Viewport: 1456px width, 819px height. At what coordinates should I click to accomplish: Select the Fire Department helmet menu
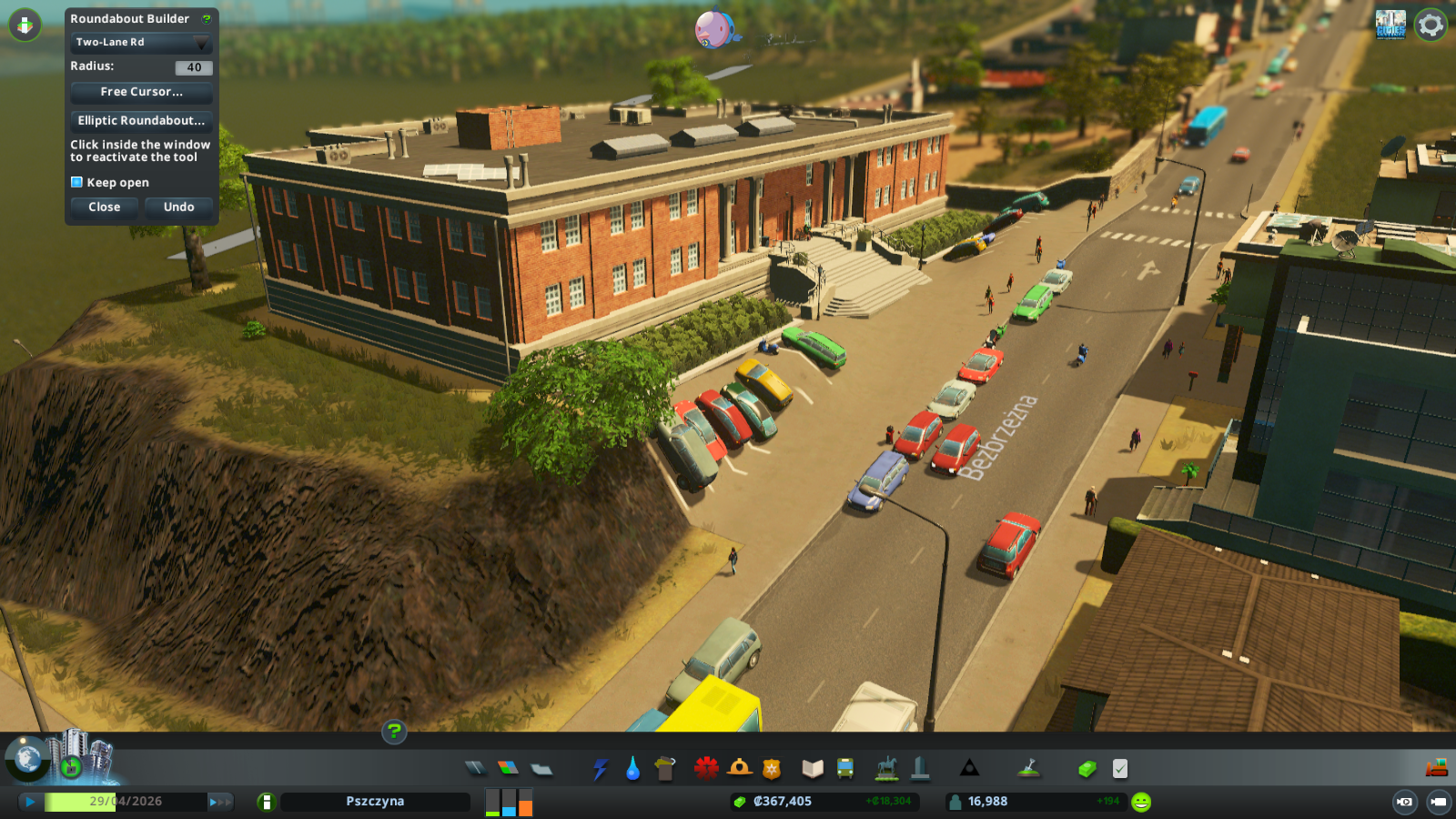pos(739,769)
